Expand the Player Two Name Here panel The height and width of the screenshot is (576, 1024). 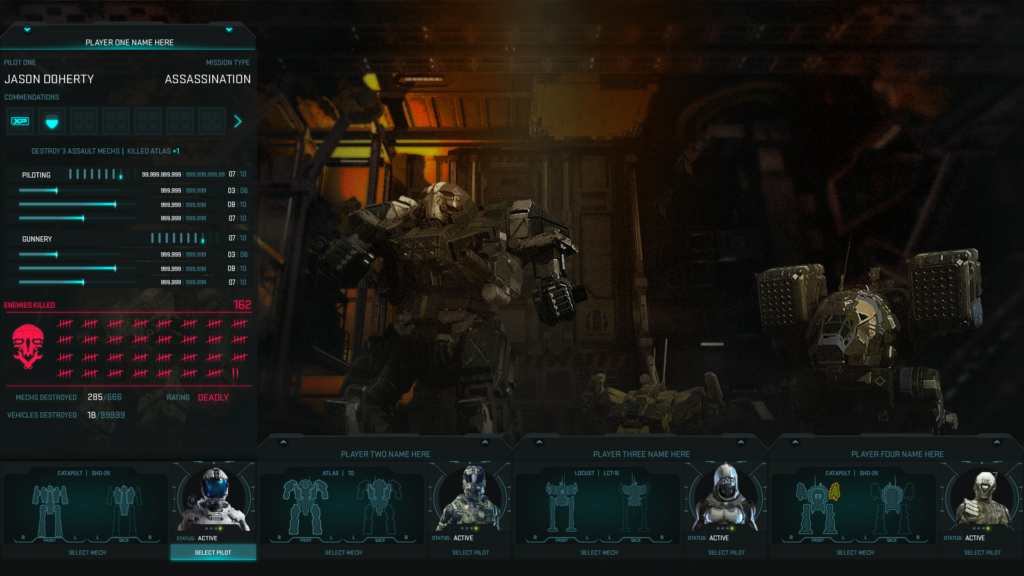click(x=283, y=441)
